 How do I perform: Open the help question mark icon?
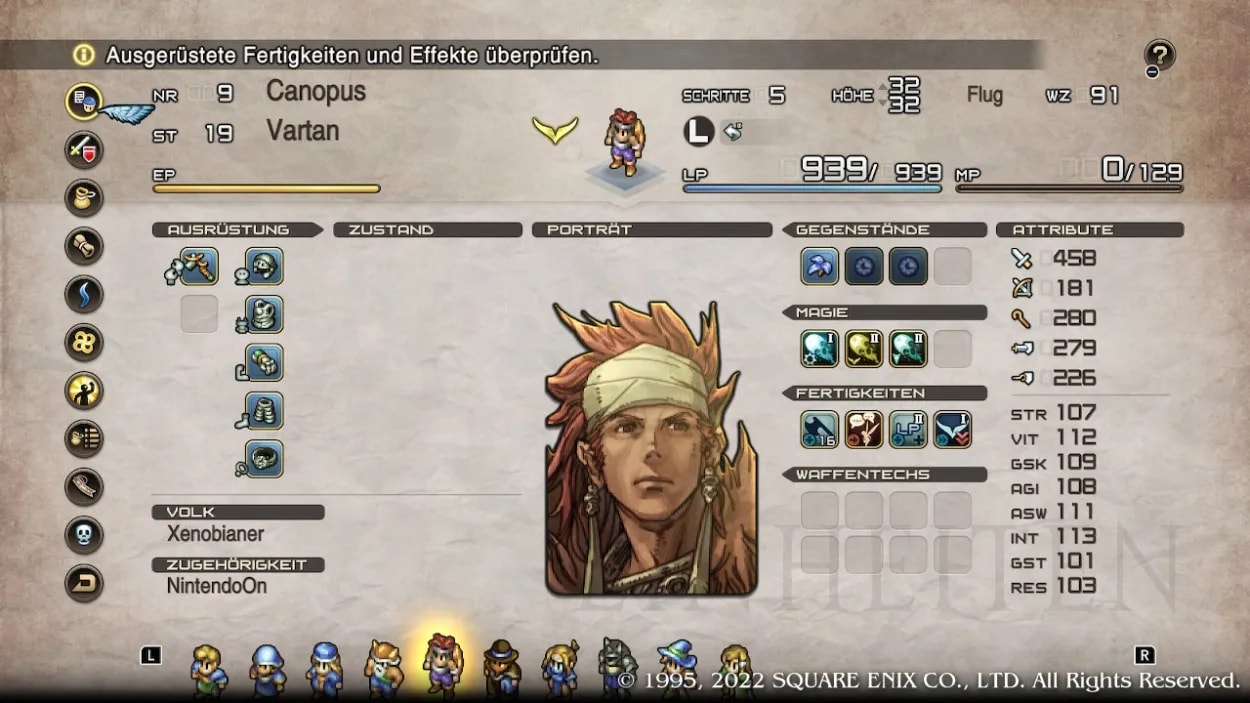coord(1160,56)
